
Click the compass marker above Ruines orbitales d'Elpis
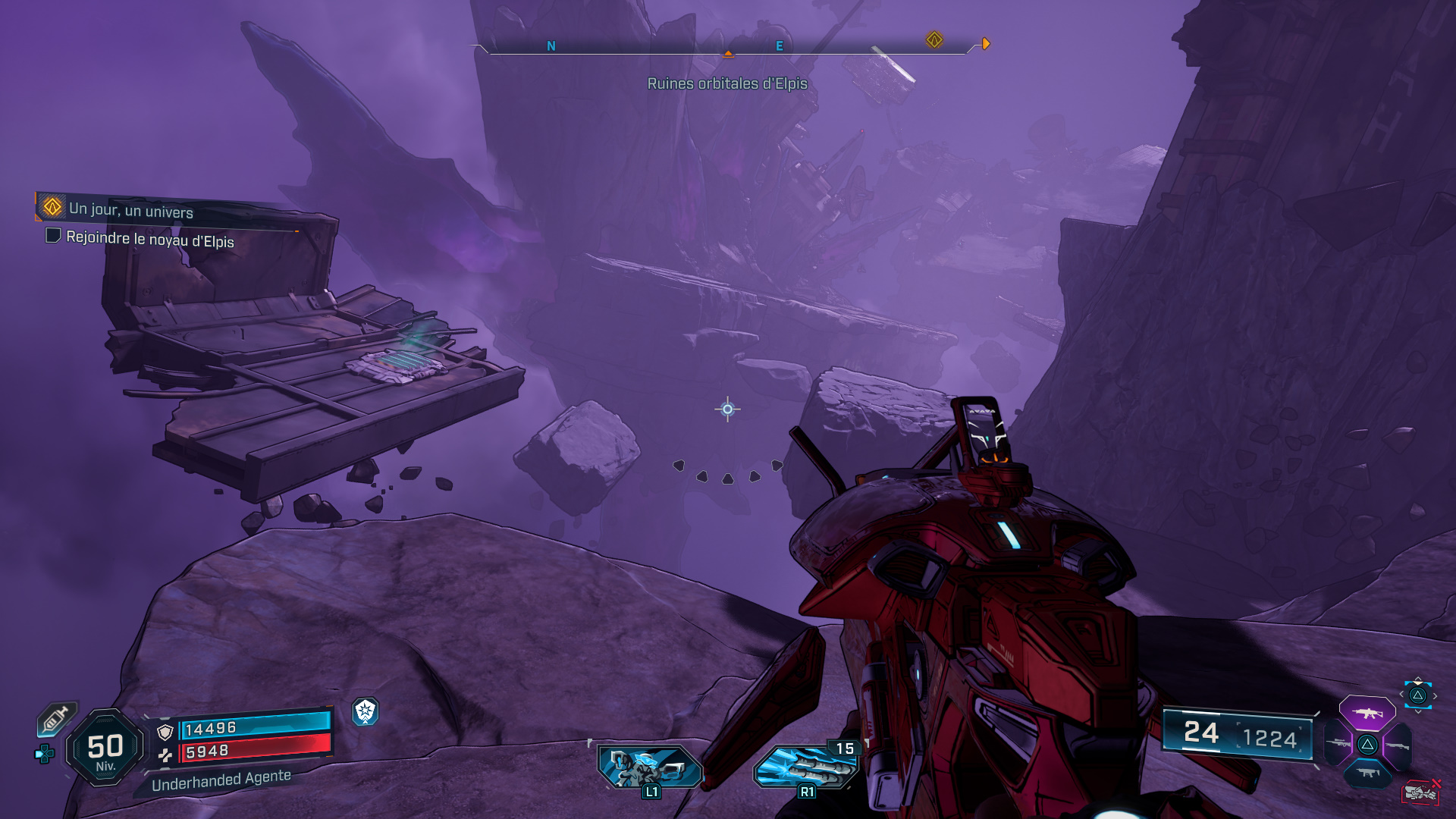click(728, 53)
